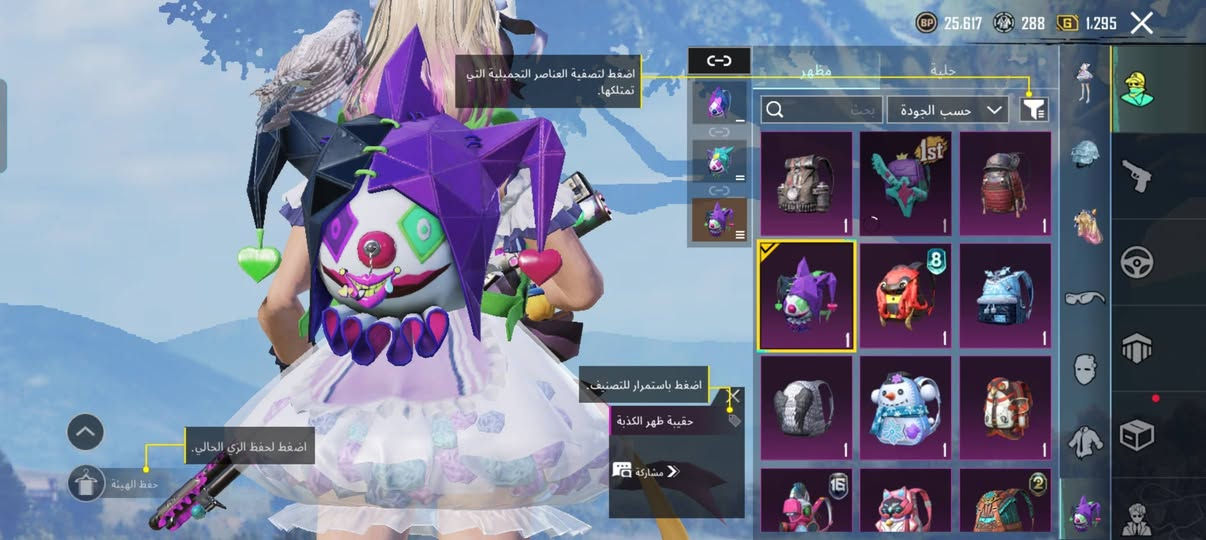Click the round up-arrow button
Screen dimensions: 1206x540
86,432
